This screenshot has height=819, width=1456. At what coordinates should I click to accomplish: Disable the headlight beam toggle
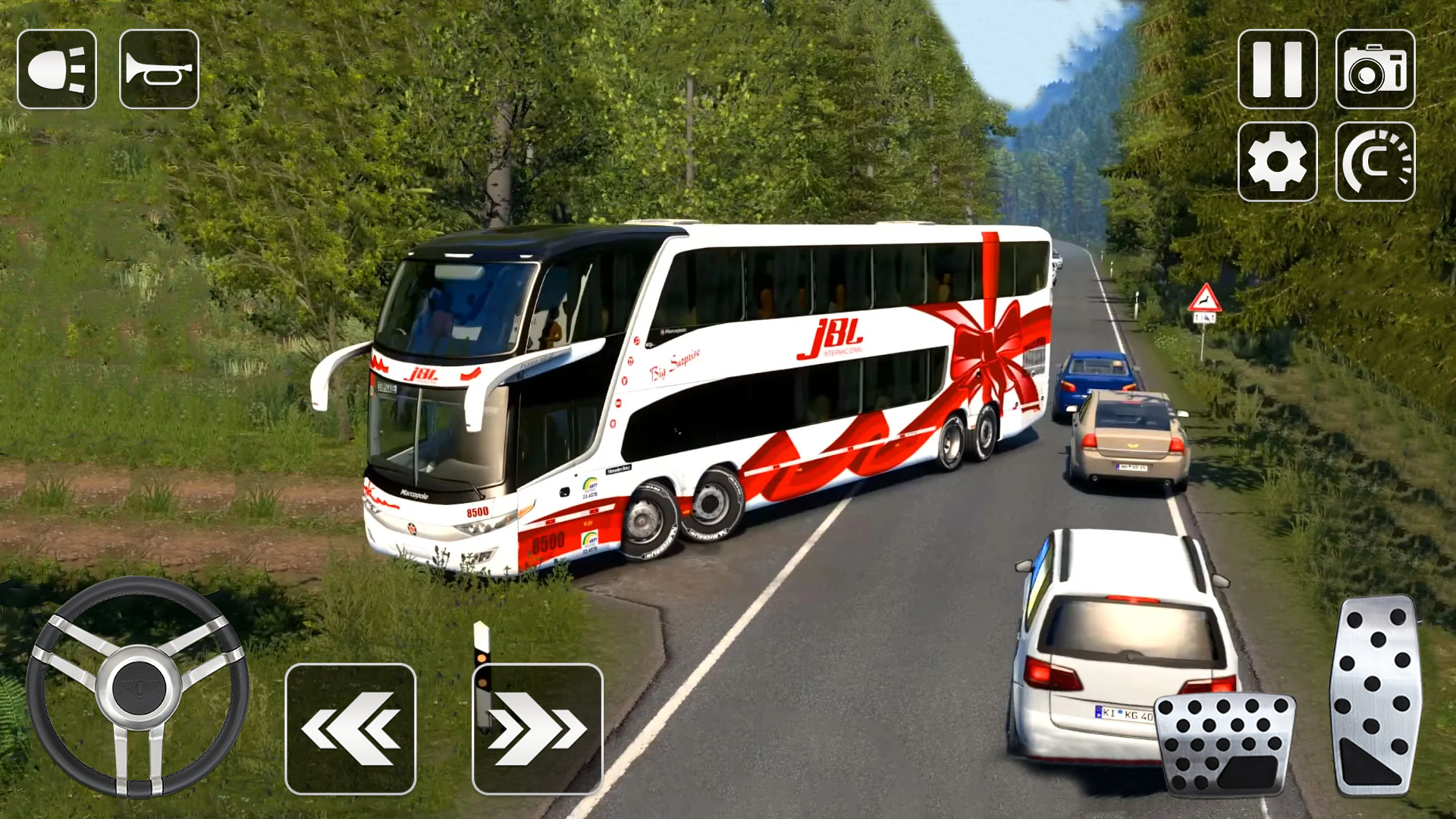coord(57,69)
